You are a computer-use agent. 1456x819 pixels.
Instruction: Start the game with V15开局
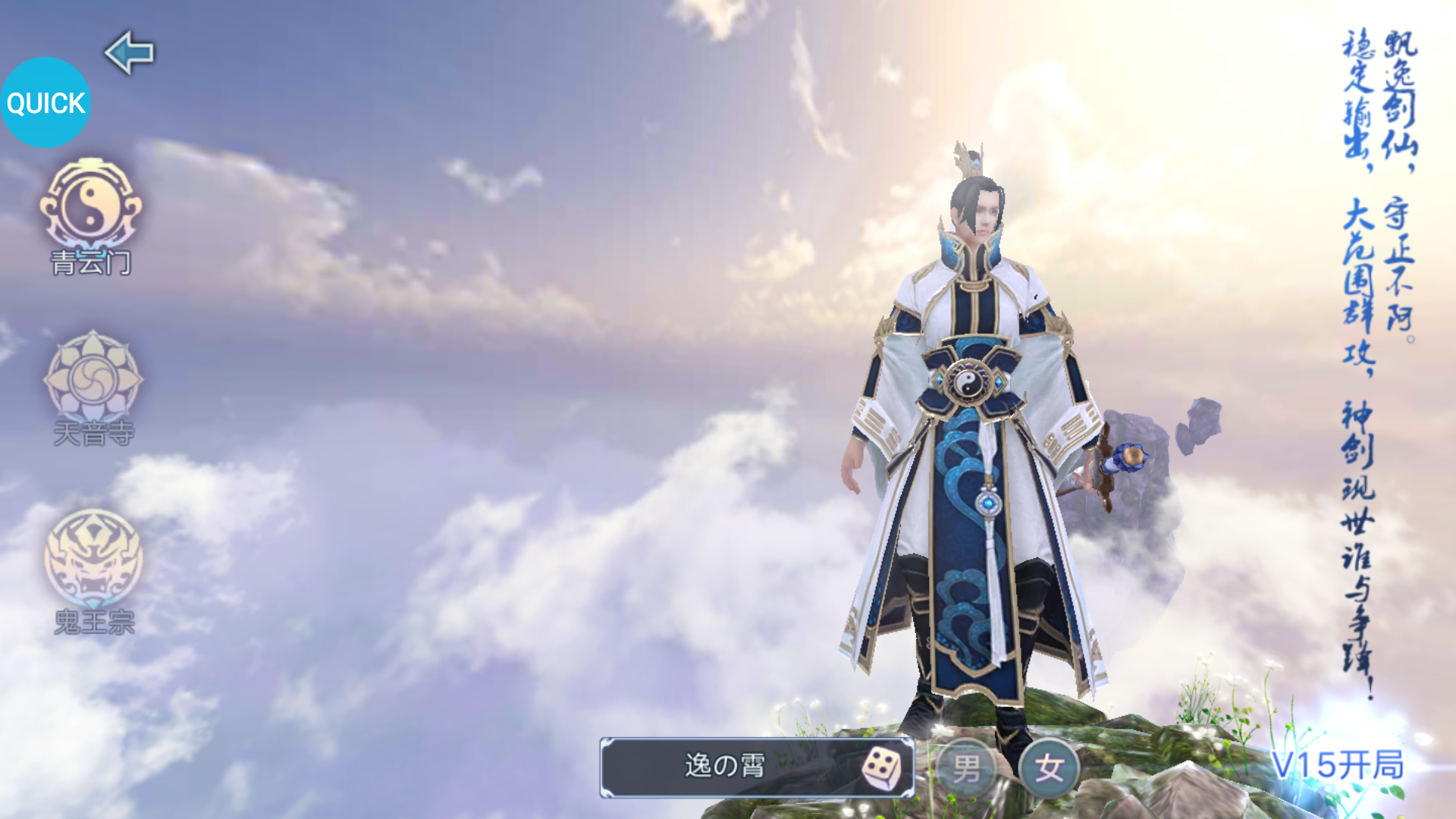tap(1338, 766)
